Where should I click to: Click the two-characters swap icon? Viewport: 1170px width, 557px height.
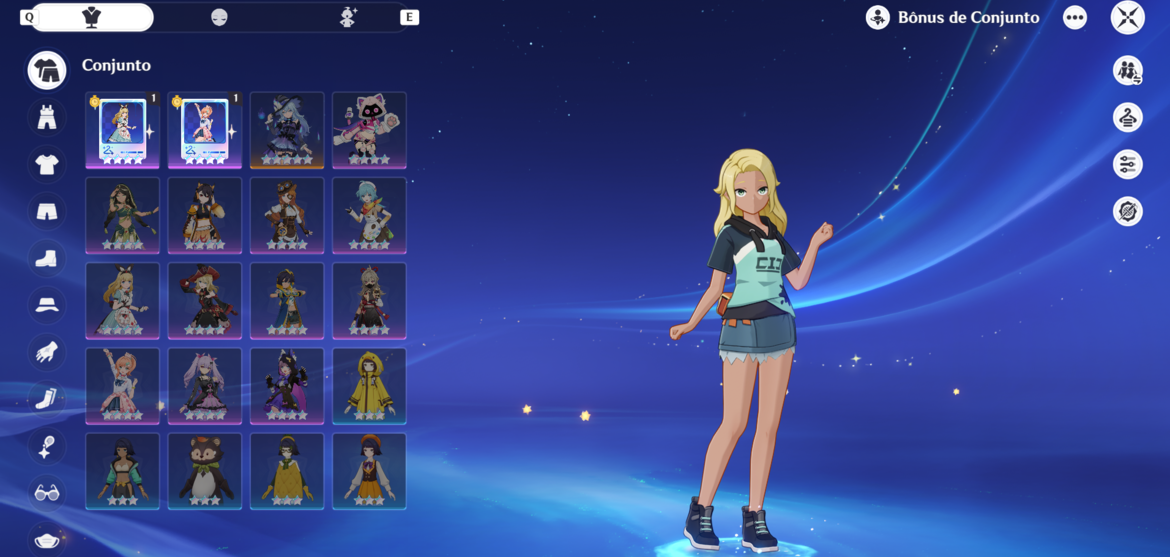pos(1127,71)
